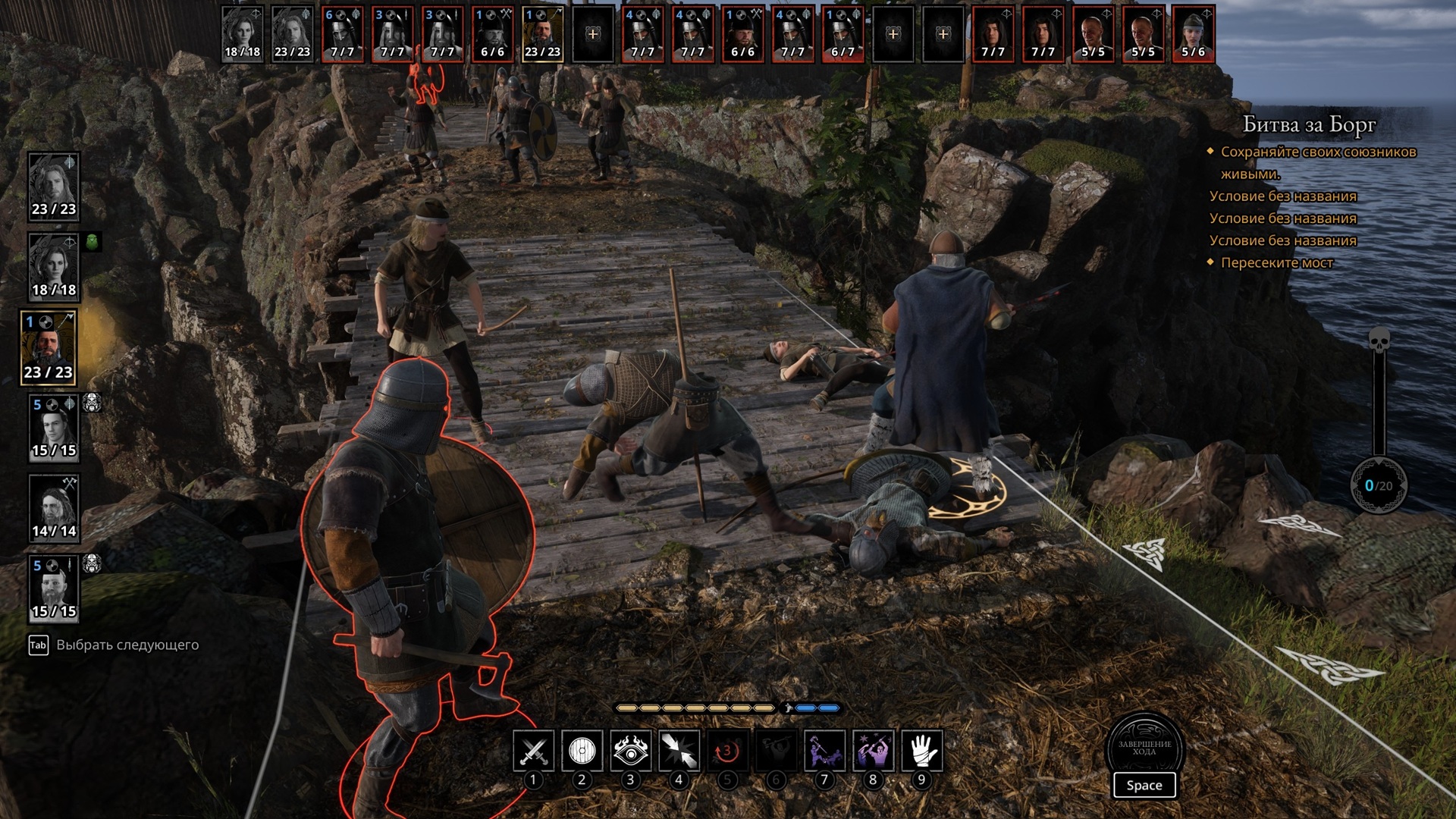Select the flaming eye ability
1456x819 pixels.
coord(630,751)
